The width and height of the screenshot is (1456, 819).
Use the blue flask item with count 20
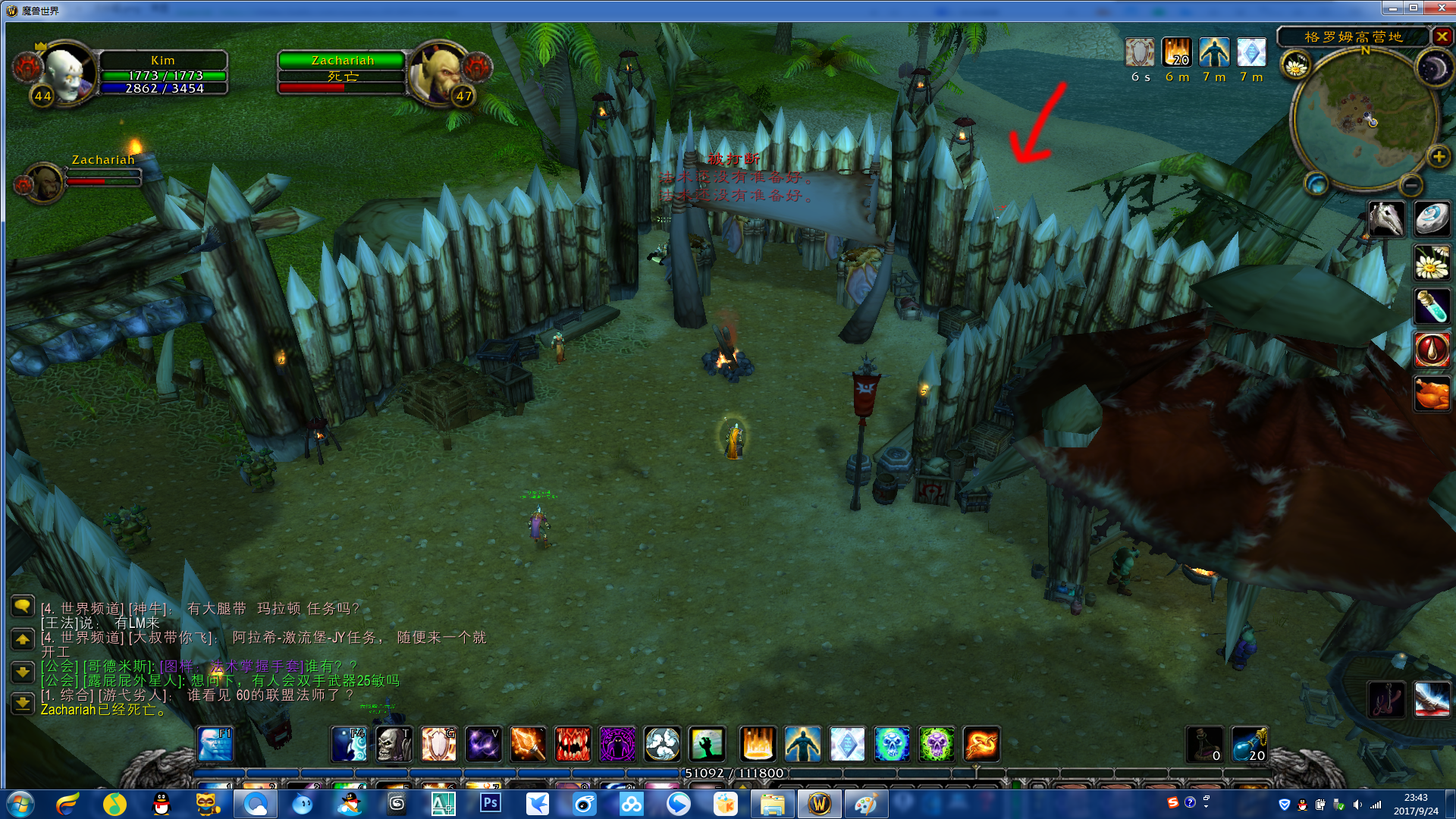(1249, 744)
